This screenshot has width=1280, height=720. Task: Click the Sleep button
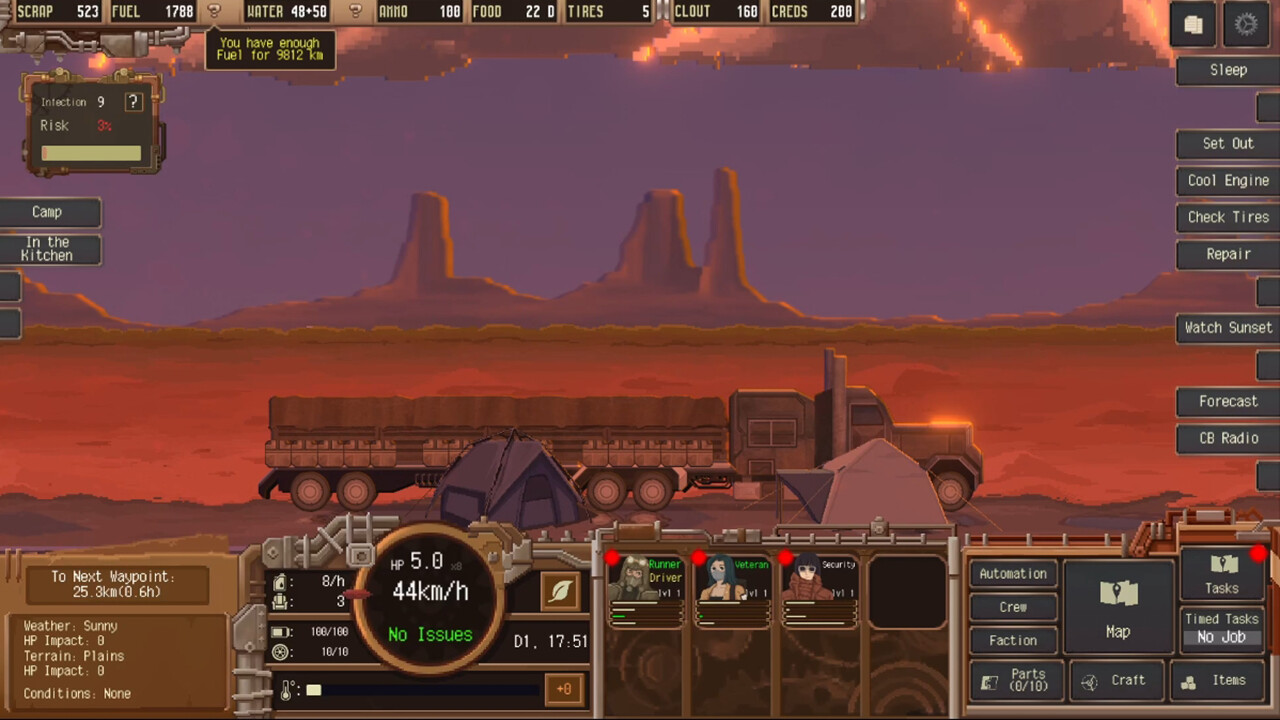(1228, 69)
